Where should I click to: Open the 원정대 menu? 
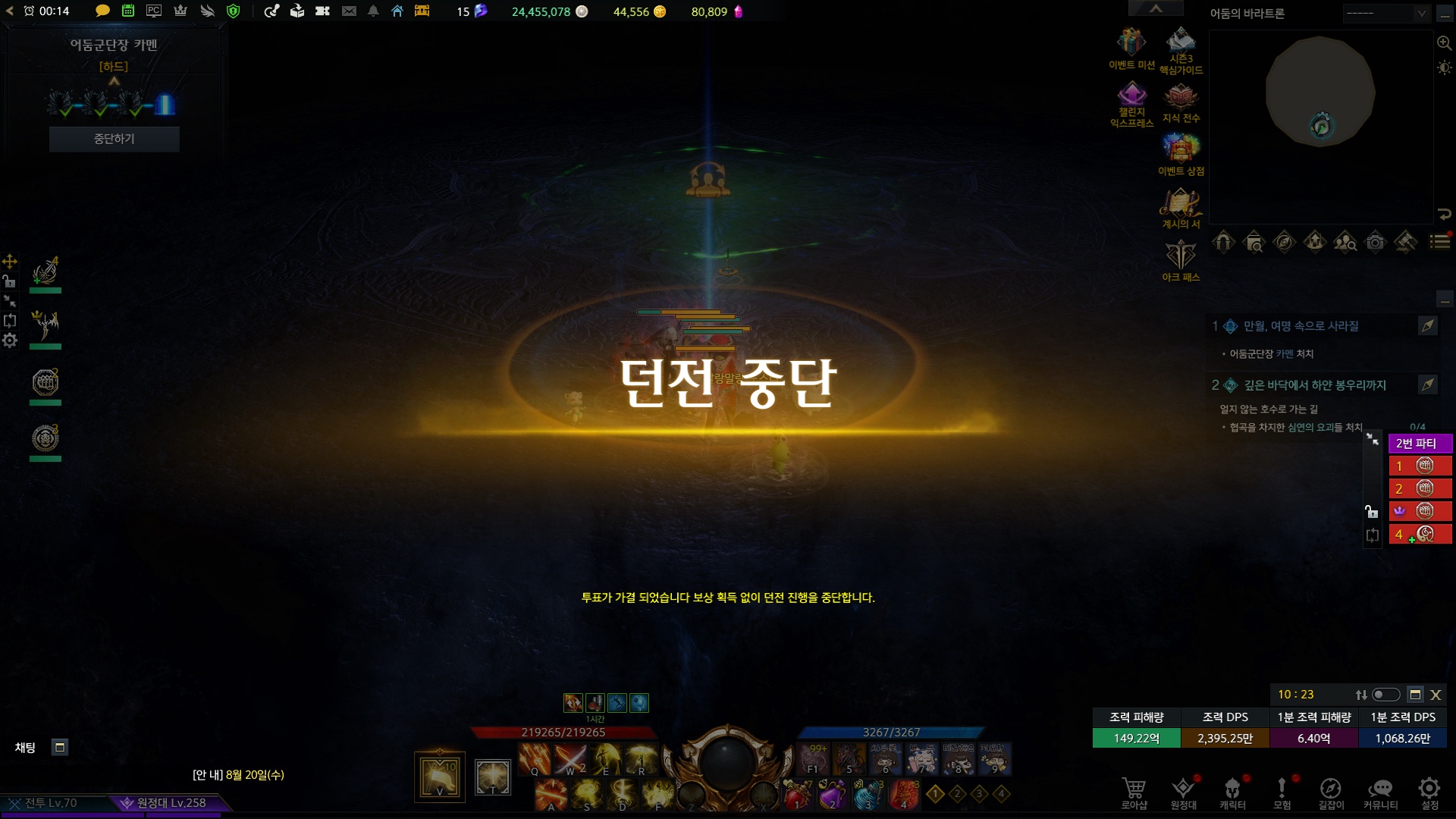tap(1183, 792)
